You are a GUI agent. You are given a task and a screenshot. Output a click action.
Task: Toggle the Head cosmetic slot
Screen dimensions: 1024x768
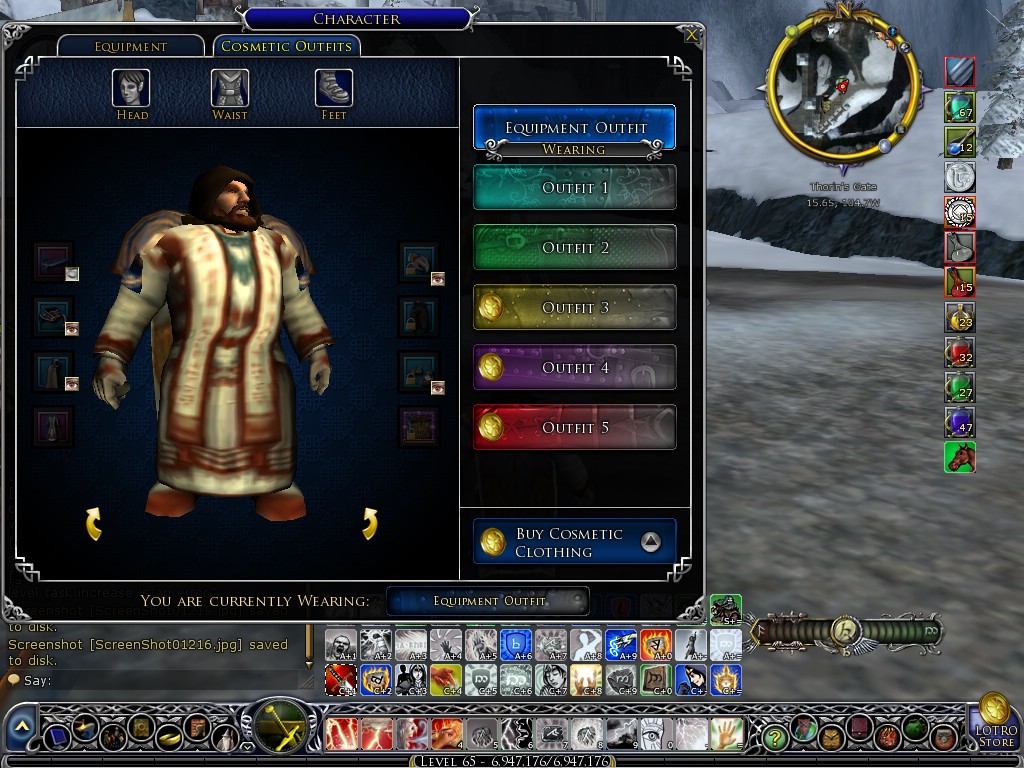[x=131, y=88]
